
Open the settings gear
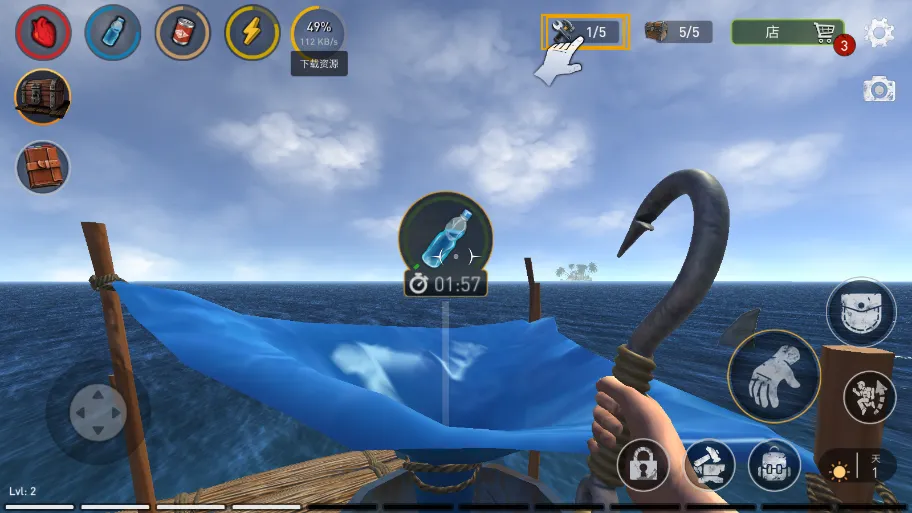click(x=879, y=33)
